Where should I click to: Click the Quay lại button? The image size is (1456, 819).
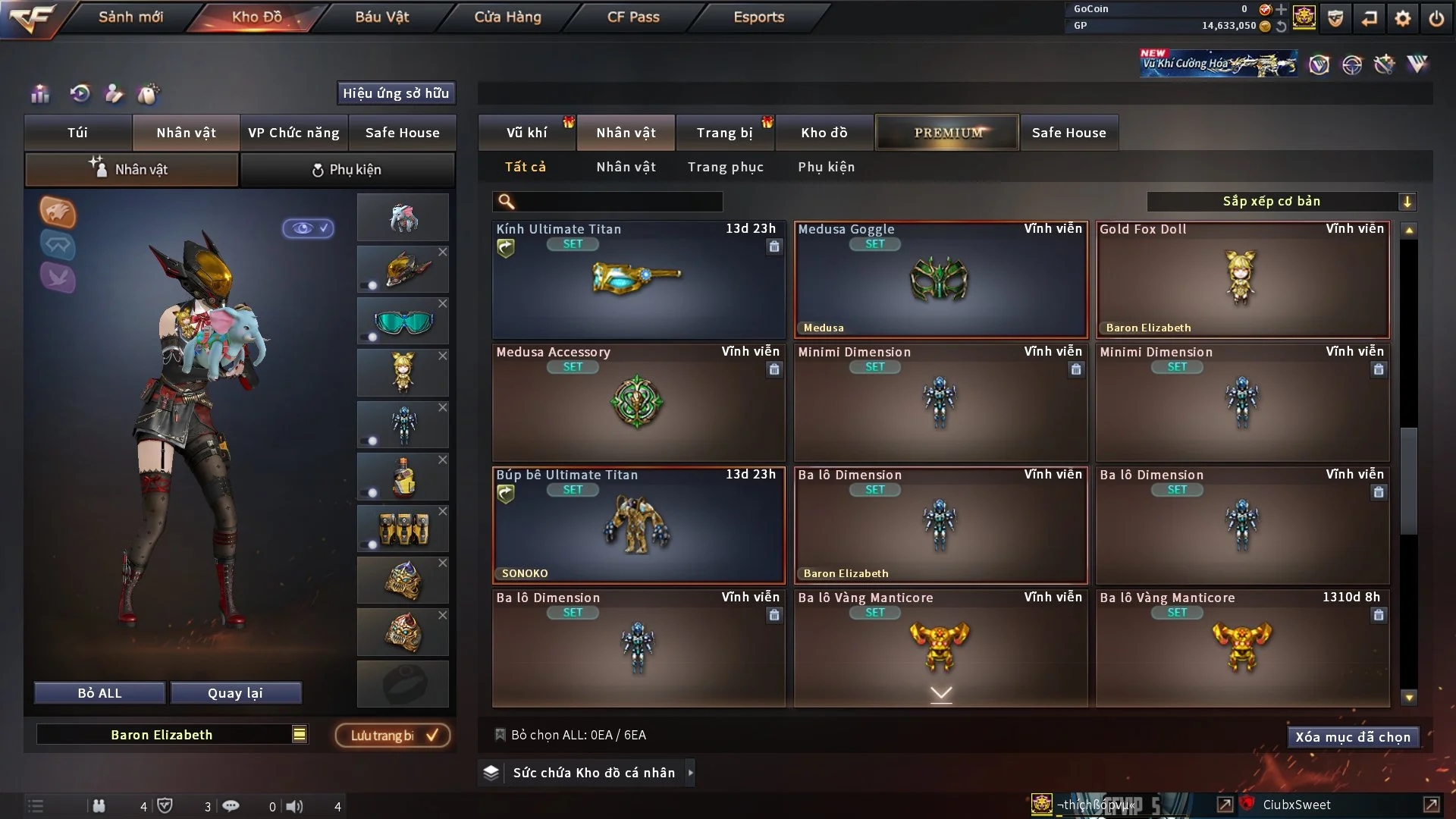click(x=235, y=693)
